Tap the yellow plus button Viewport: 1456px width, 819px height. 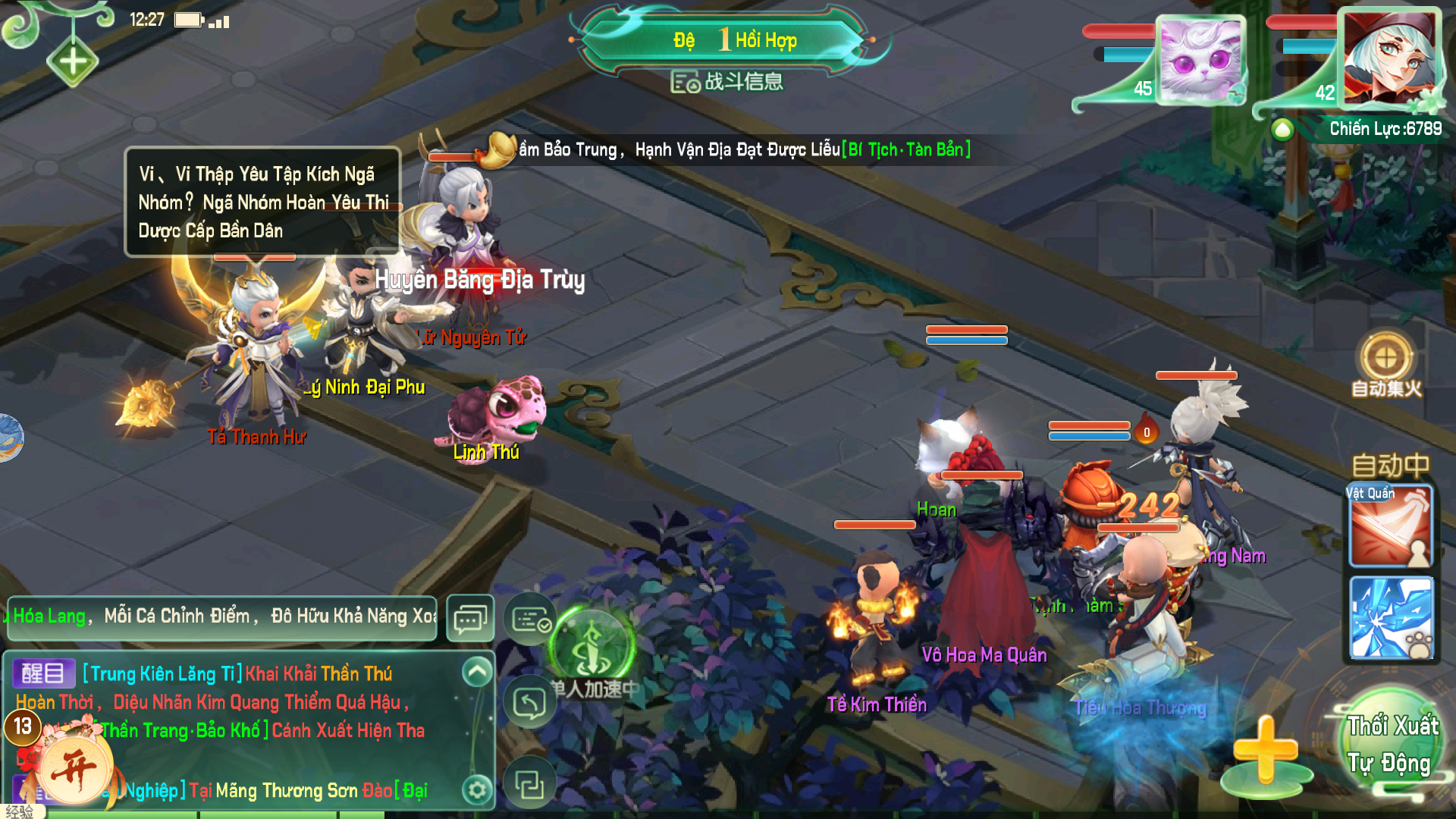[1265, 750]
